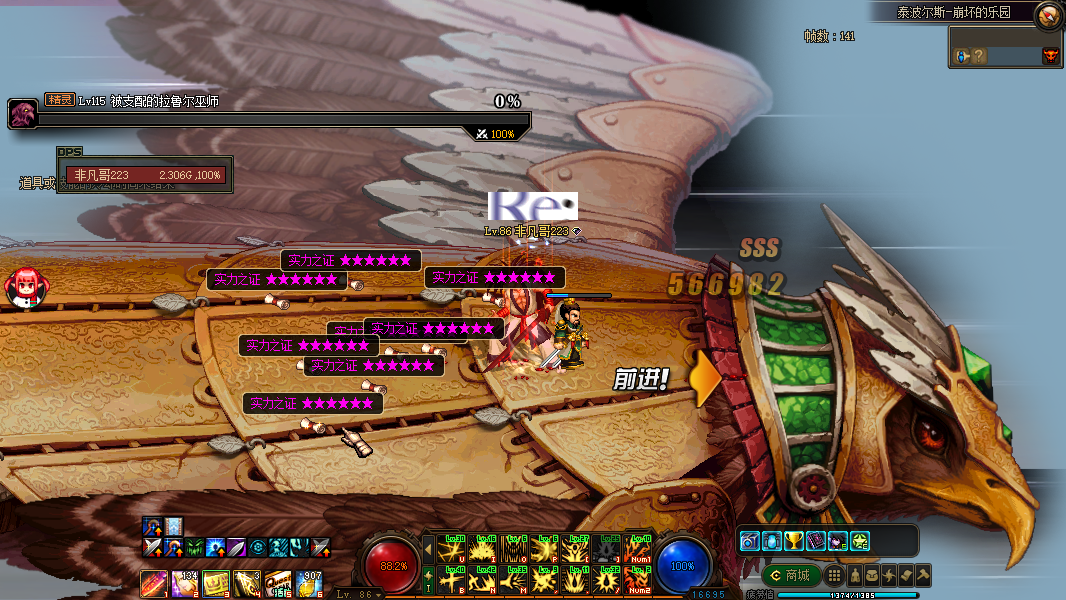The width and height of the screenshot is (1066, 600).
Task: Open the 商城 shop button
Action: (x=791, y=575)
